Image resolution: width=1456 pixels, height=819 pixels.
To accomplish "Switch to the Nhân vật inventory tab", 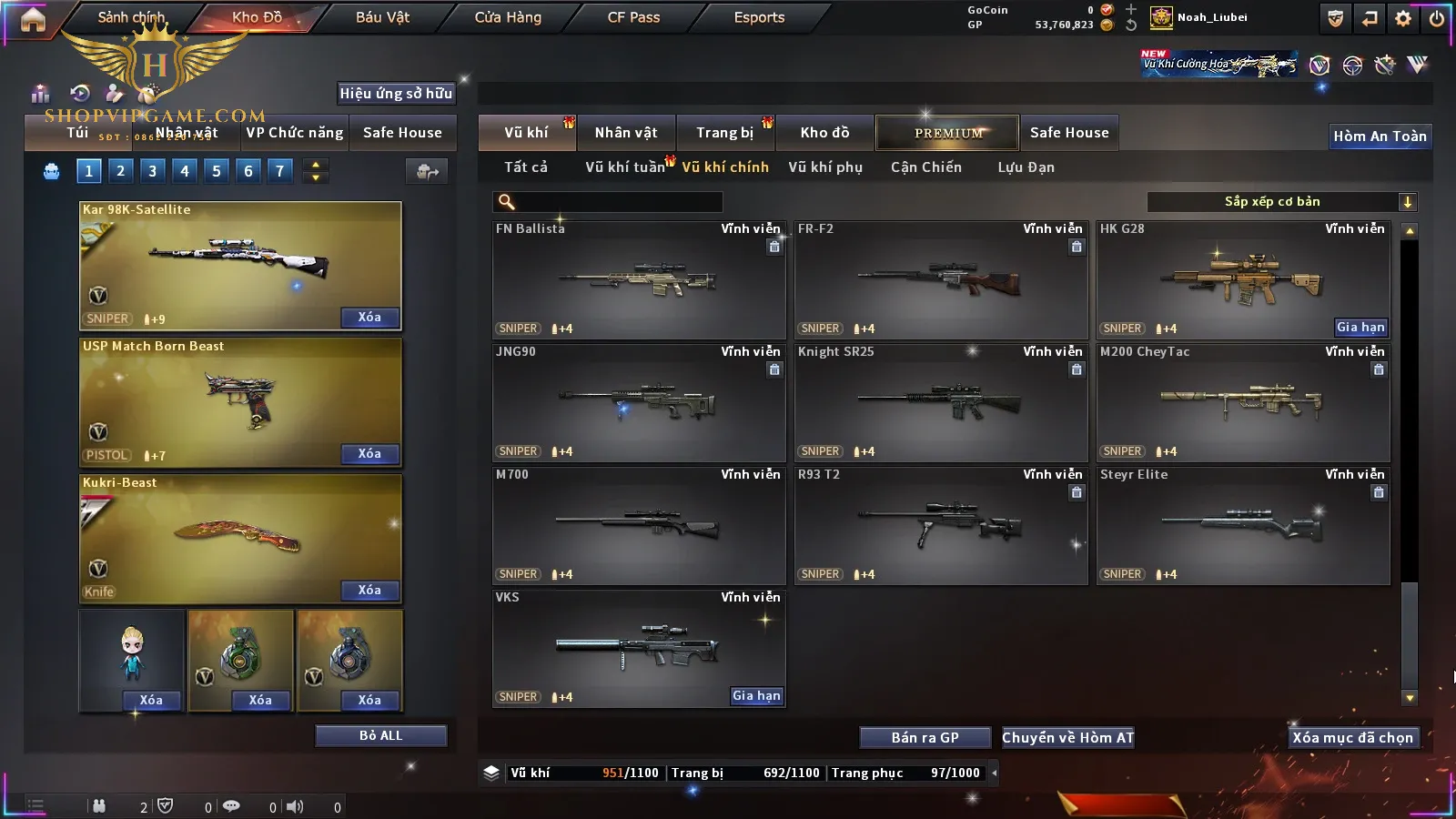I will click(625, 133).
